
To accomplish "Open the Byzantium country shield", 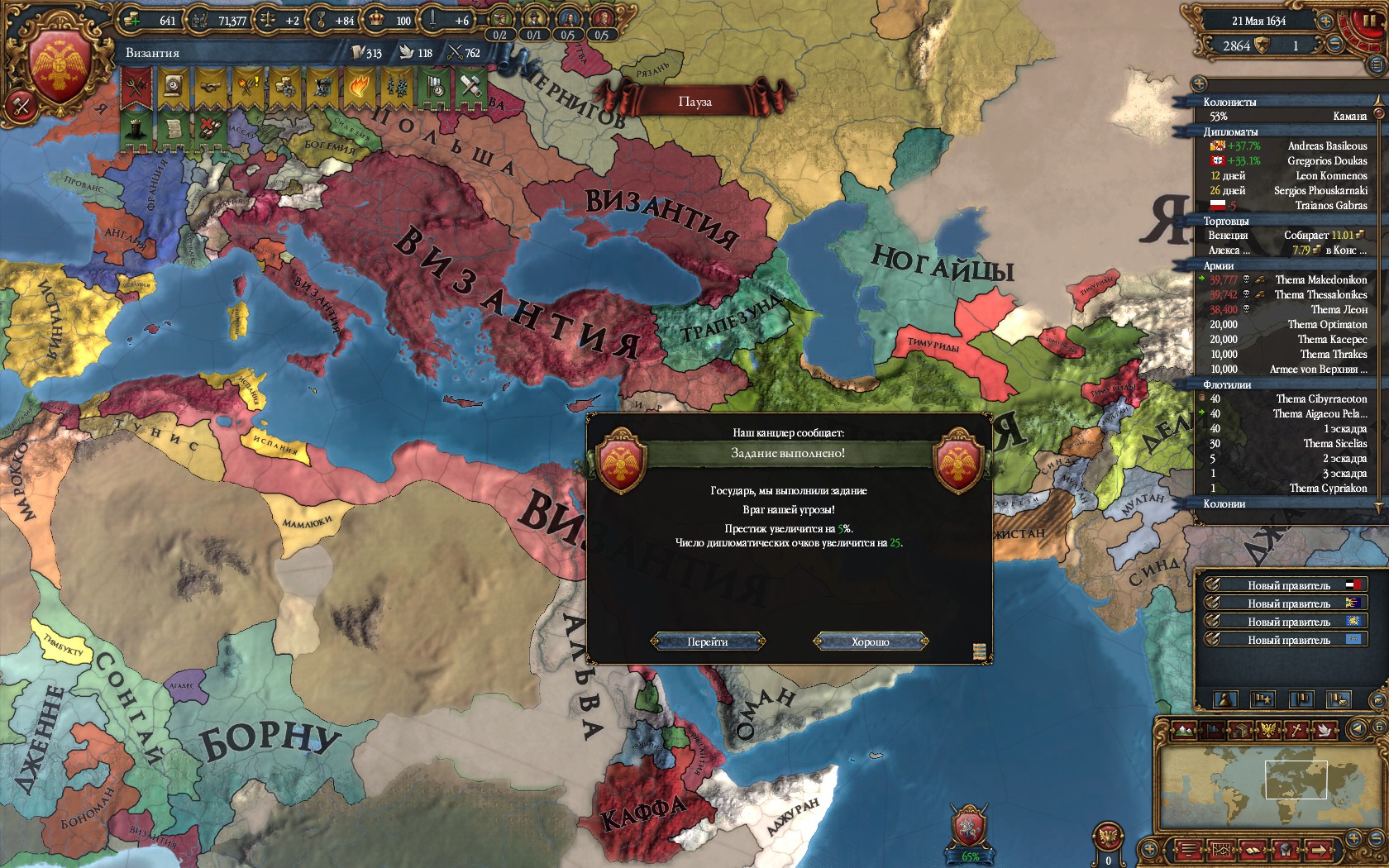I will (60, 68).
